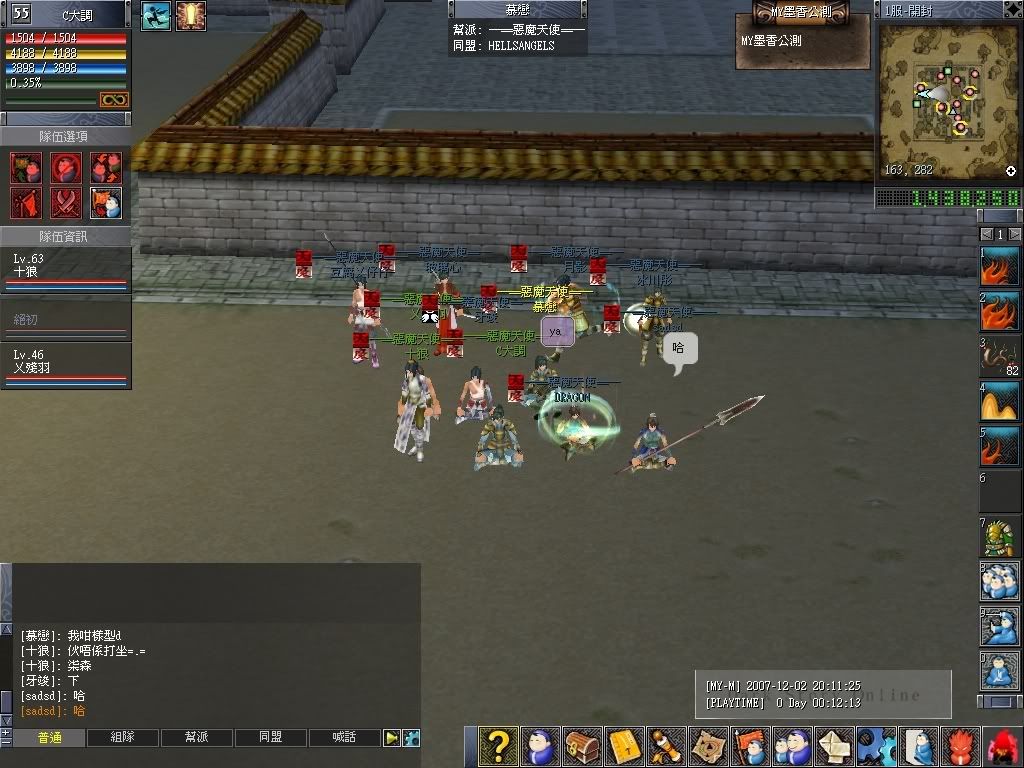Screen dimensions: 1024x768
Task: Switch to the 幫派 guild chat tab
Action: 196,738
